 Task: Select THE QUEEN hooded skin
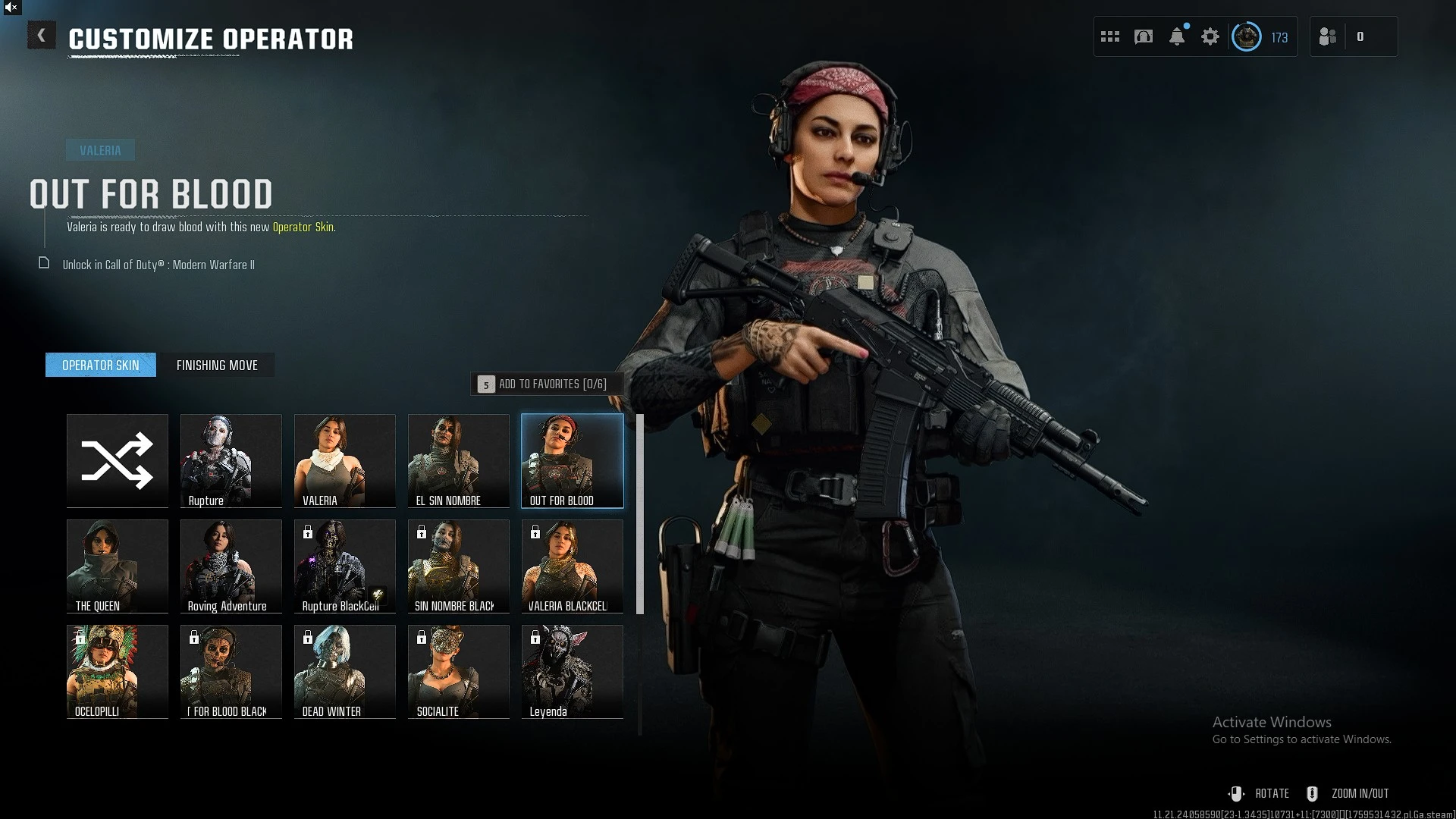[x=118, y=566]
